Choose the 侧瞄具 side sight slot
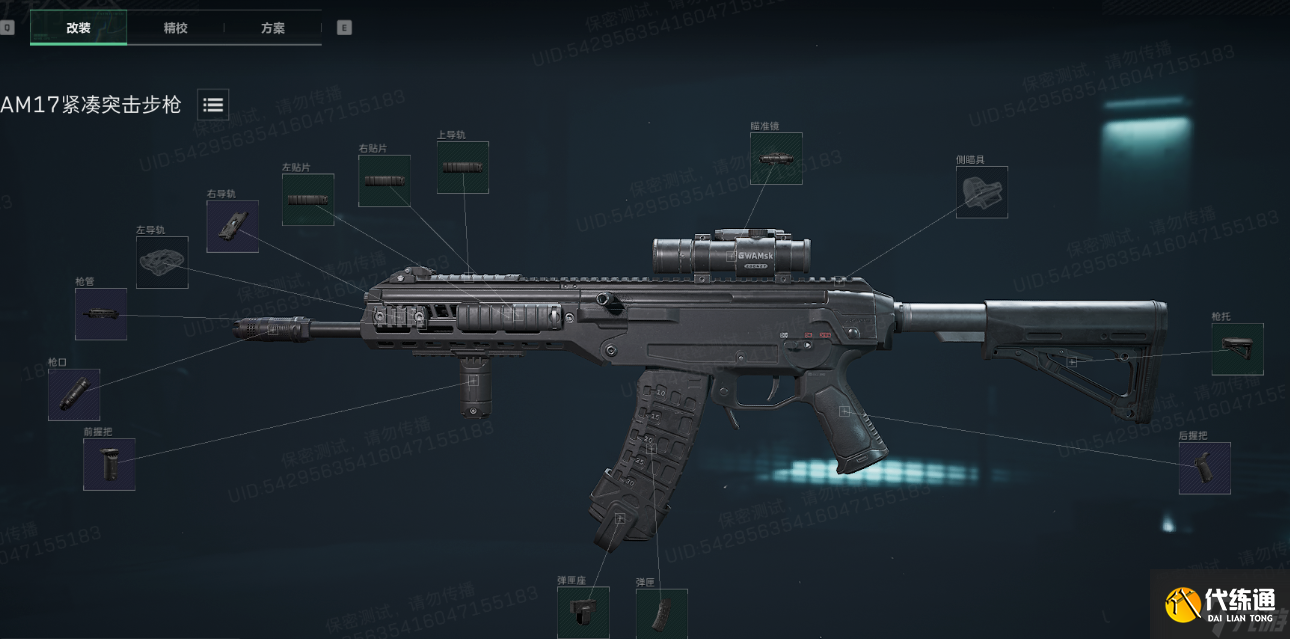Screen dimensions: 1290x639 pyautogui.click(x=982, y=192)
